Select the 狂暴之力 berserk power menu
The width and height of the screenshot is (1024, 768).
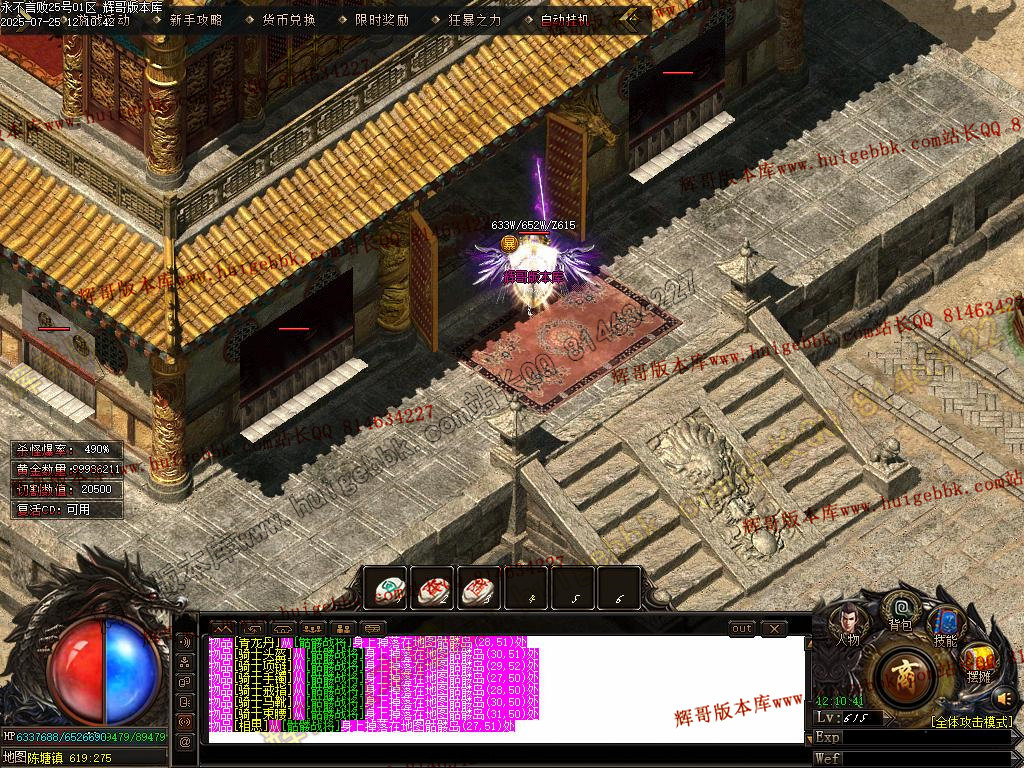(x=475, y=20)
